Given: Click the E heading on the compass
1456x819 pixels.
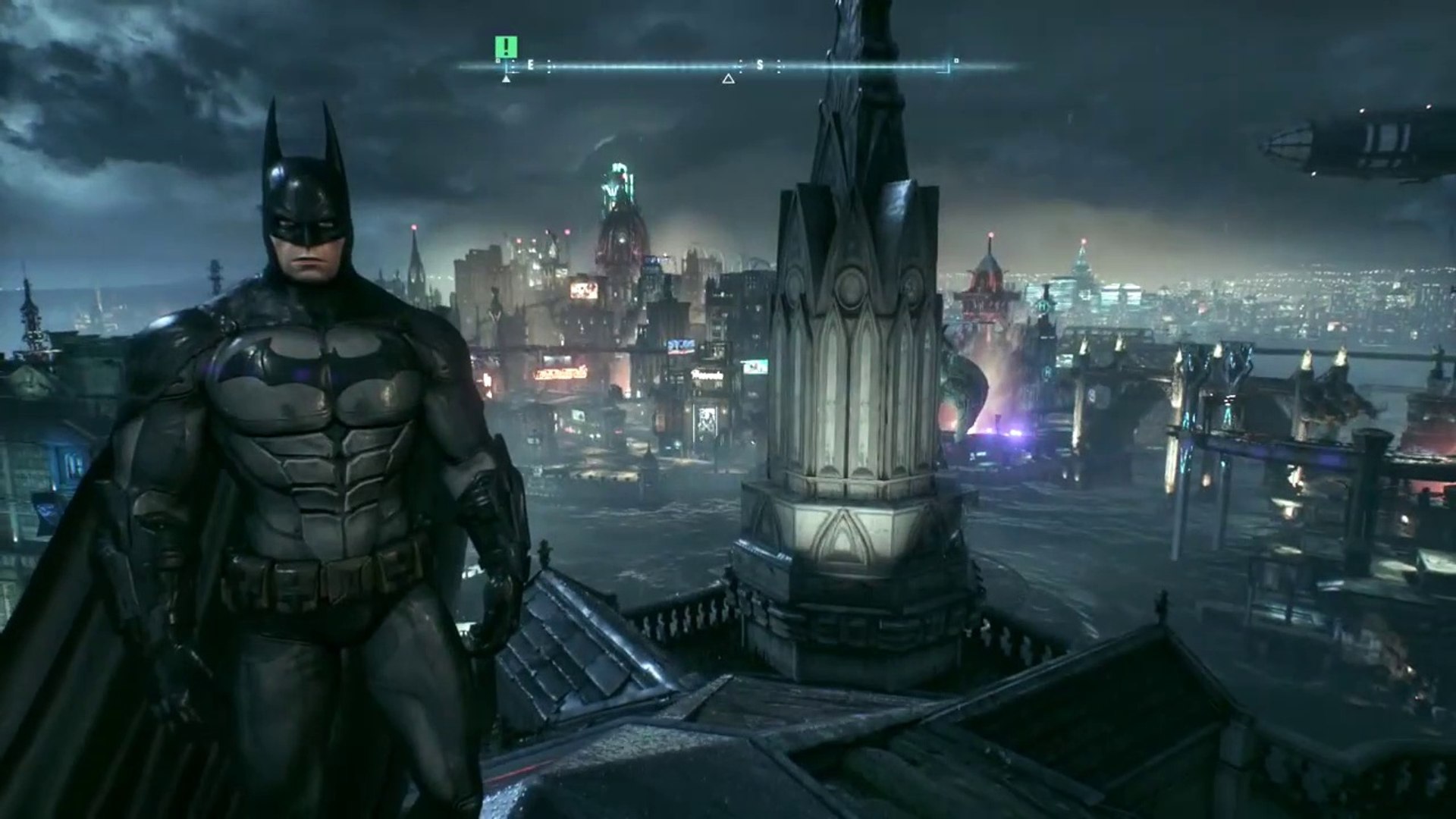Looking at the screenshot, I should click(x=530, y=66).
